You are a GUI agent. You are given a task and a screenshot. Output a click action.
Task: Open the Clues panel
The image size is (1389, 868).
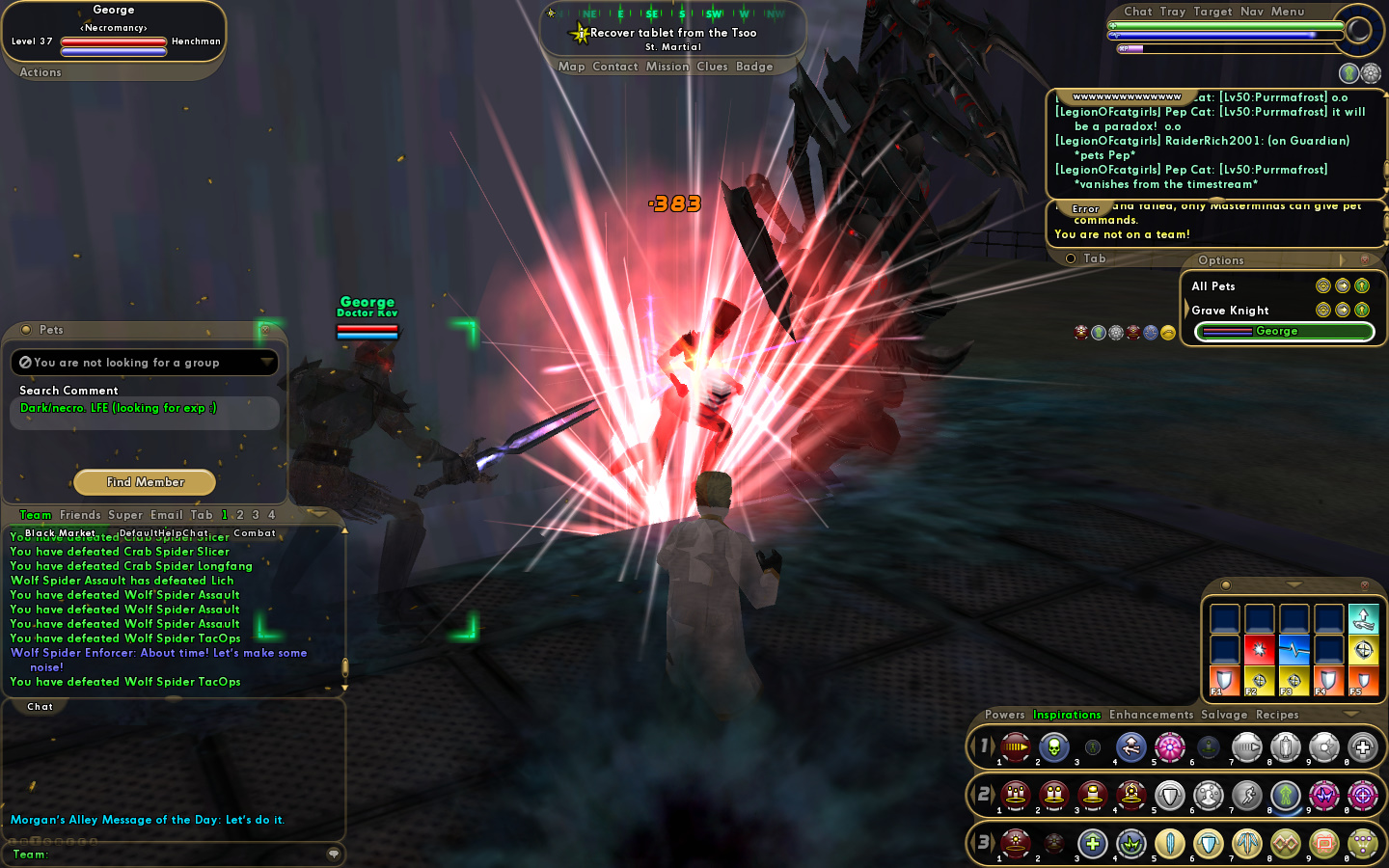712,67
